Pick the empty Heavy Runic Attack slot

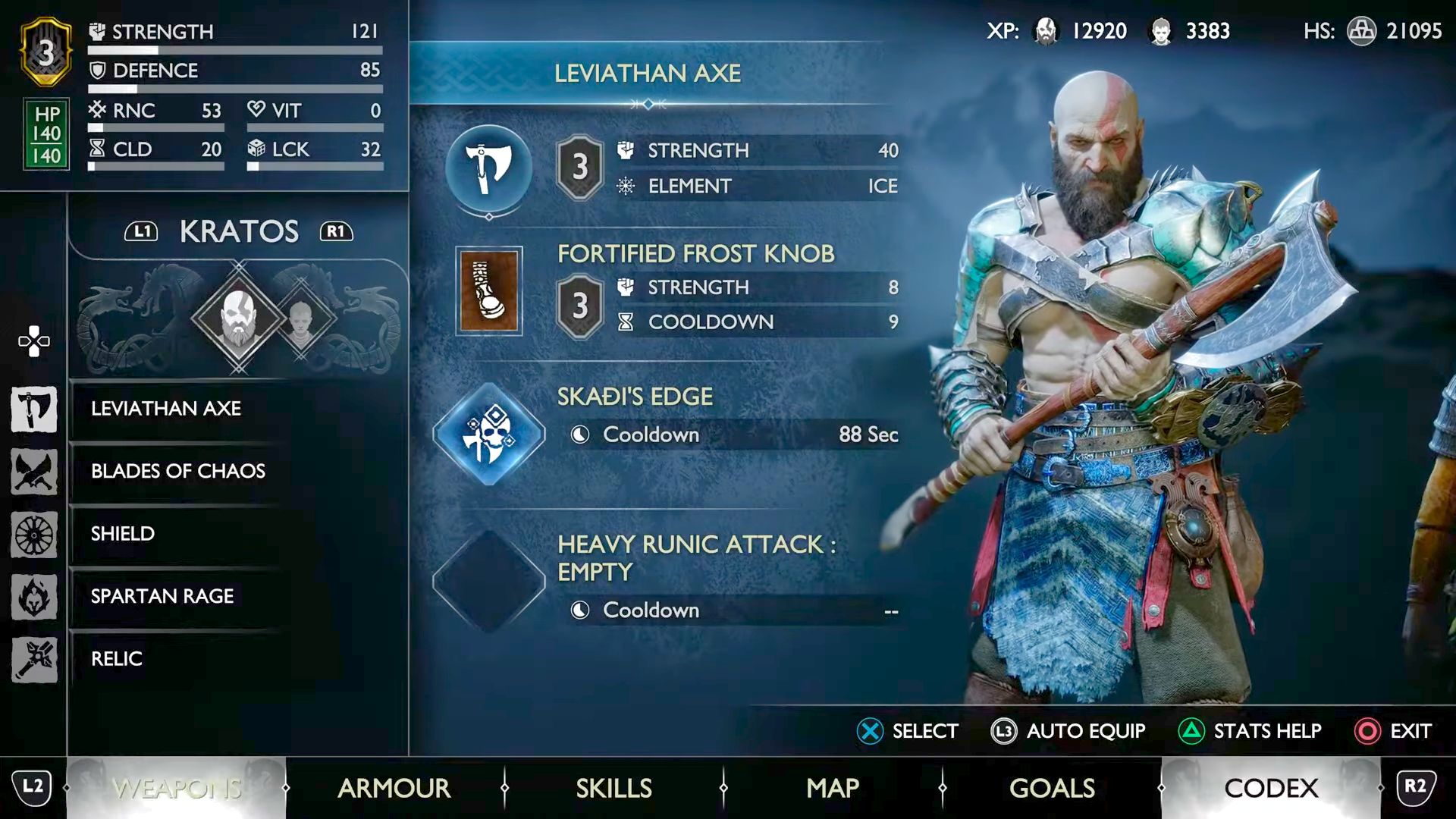tap(489, 582)
